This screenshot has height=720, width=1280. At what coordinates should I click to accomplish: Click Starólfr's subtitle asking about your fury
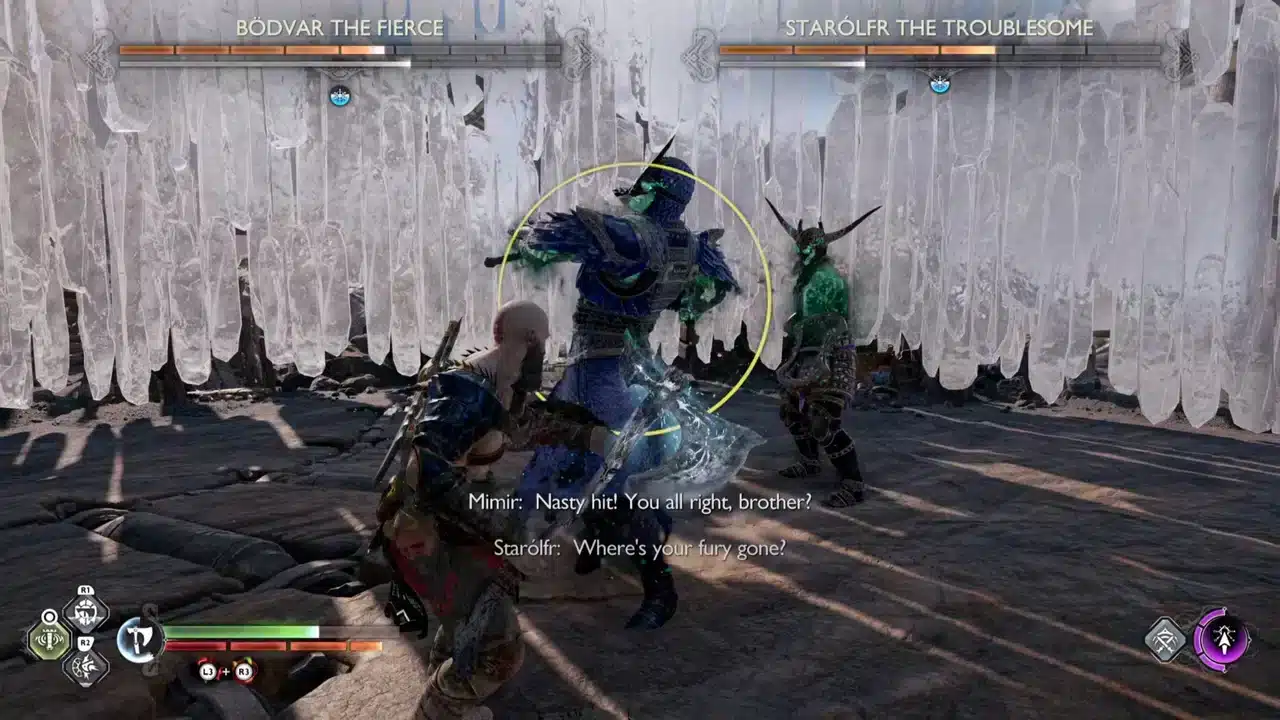tap(640, 547)
